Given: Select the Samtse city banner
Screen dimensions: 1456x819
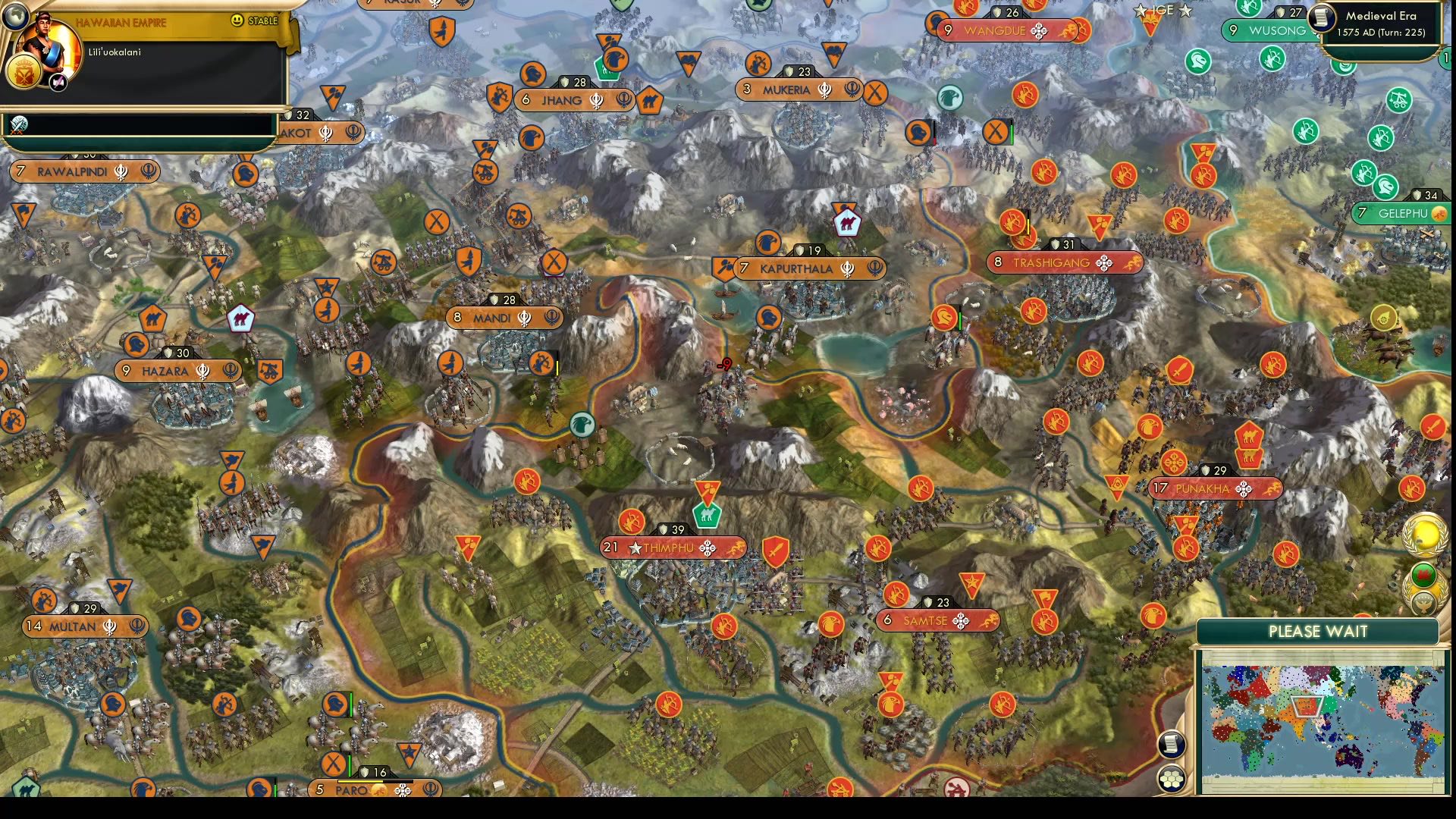Looking at the screenshot, I should click(937, 620).
